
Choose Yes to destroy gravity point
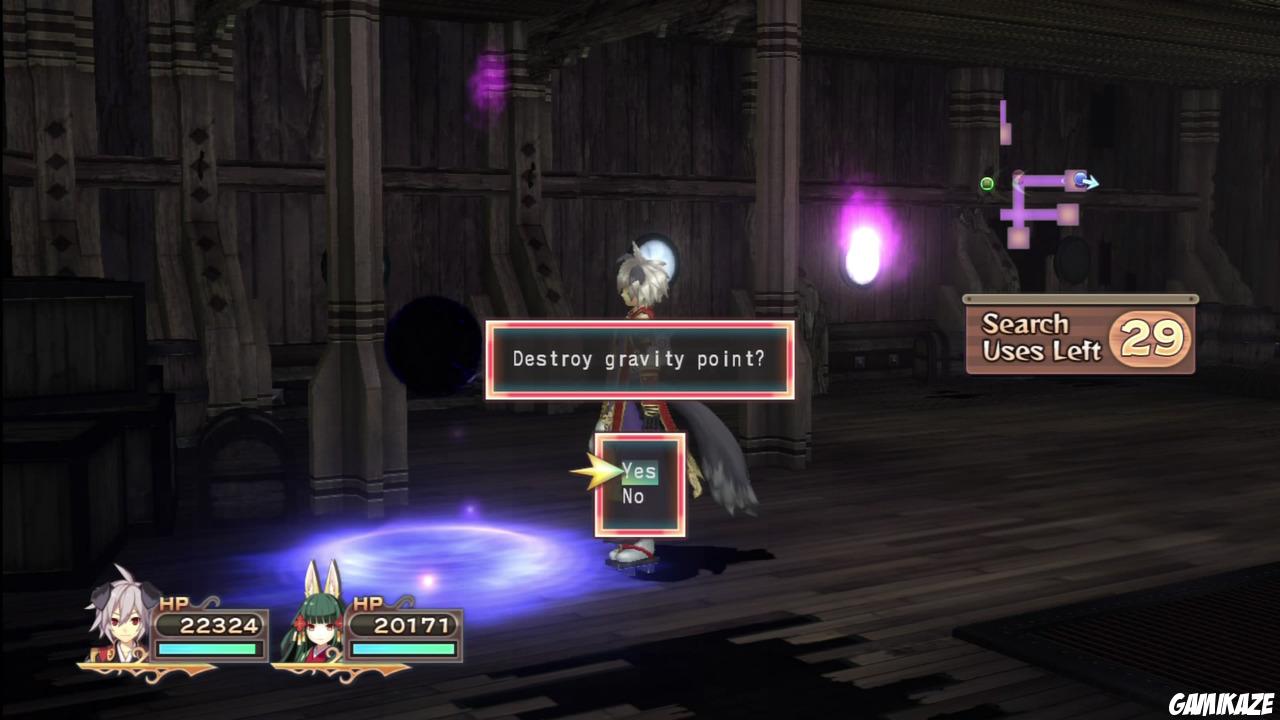(639, 471)
